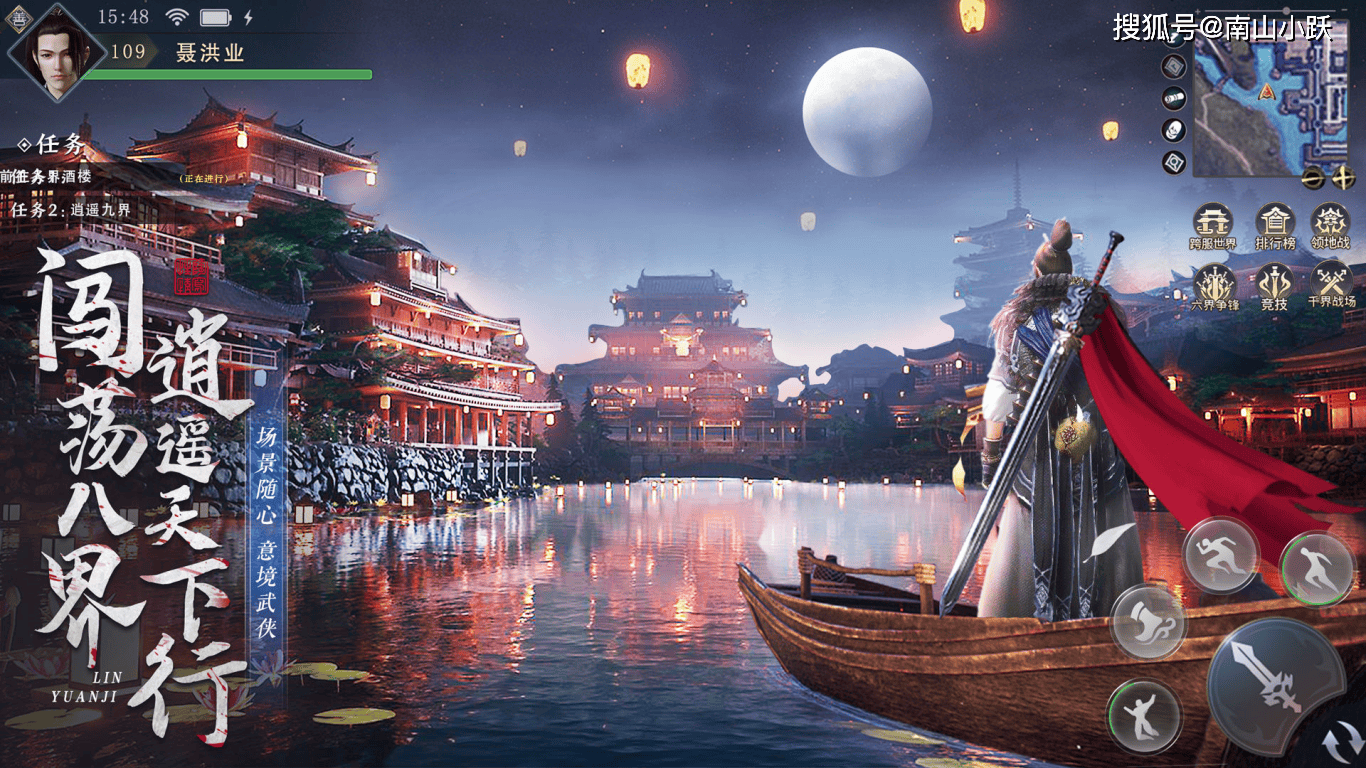Tap the swap arrows button

click(1340, 745)
